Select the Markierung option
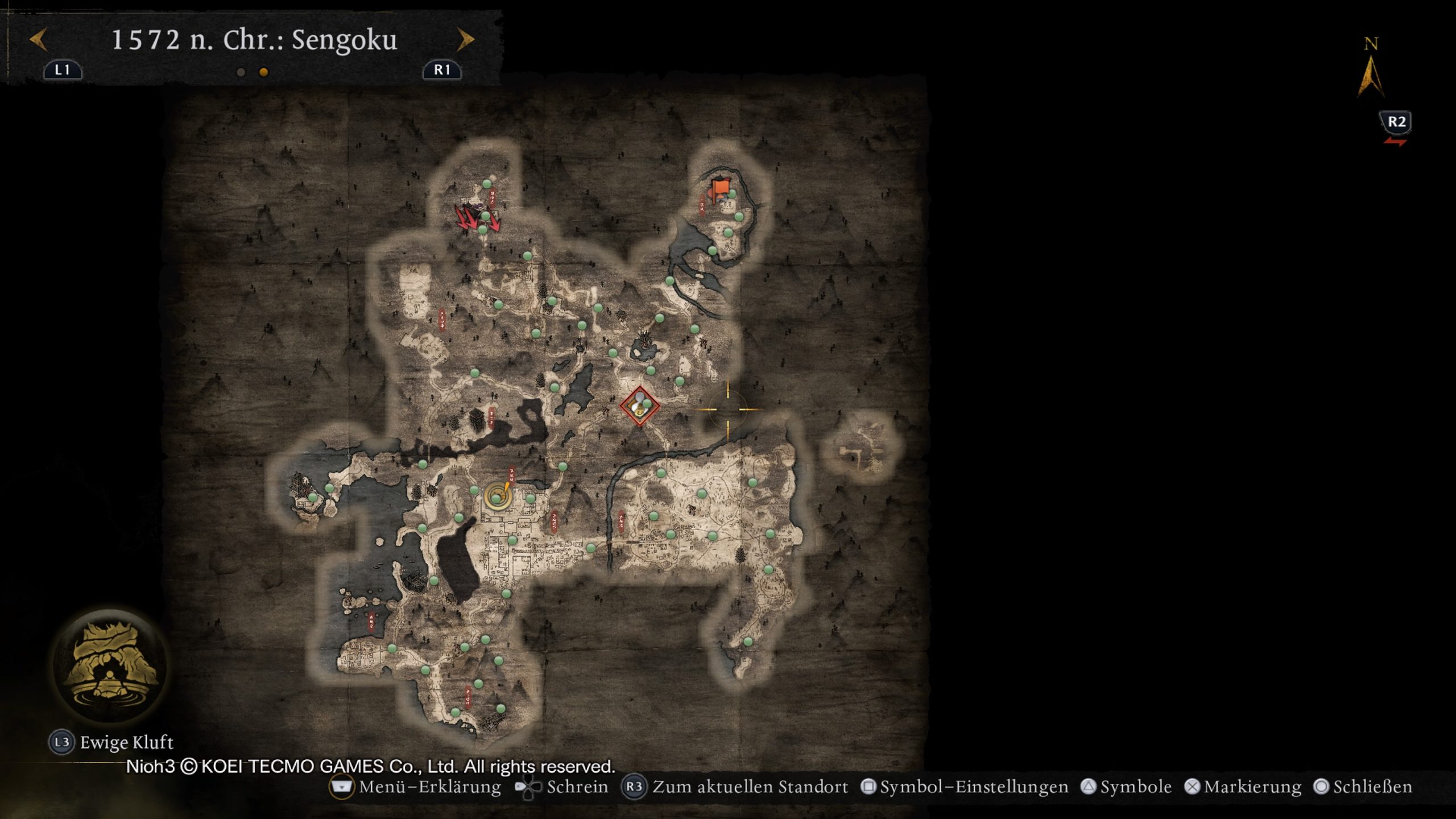 click(x=1243, y=787)
